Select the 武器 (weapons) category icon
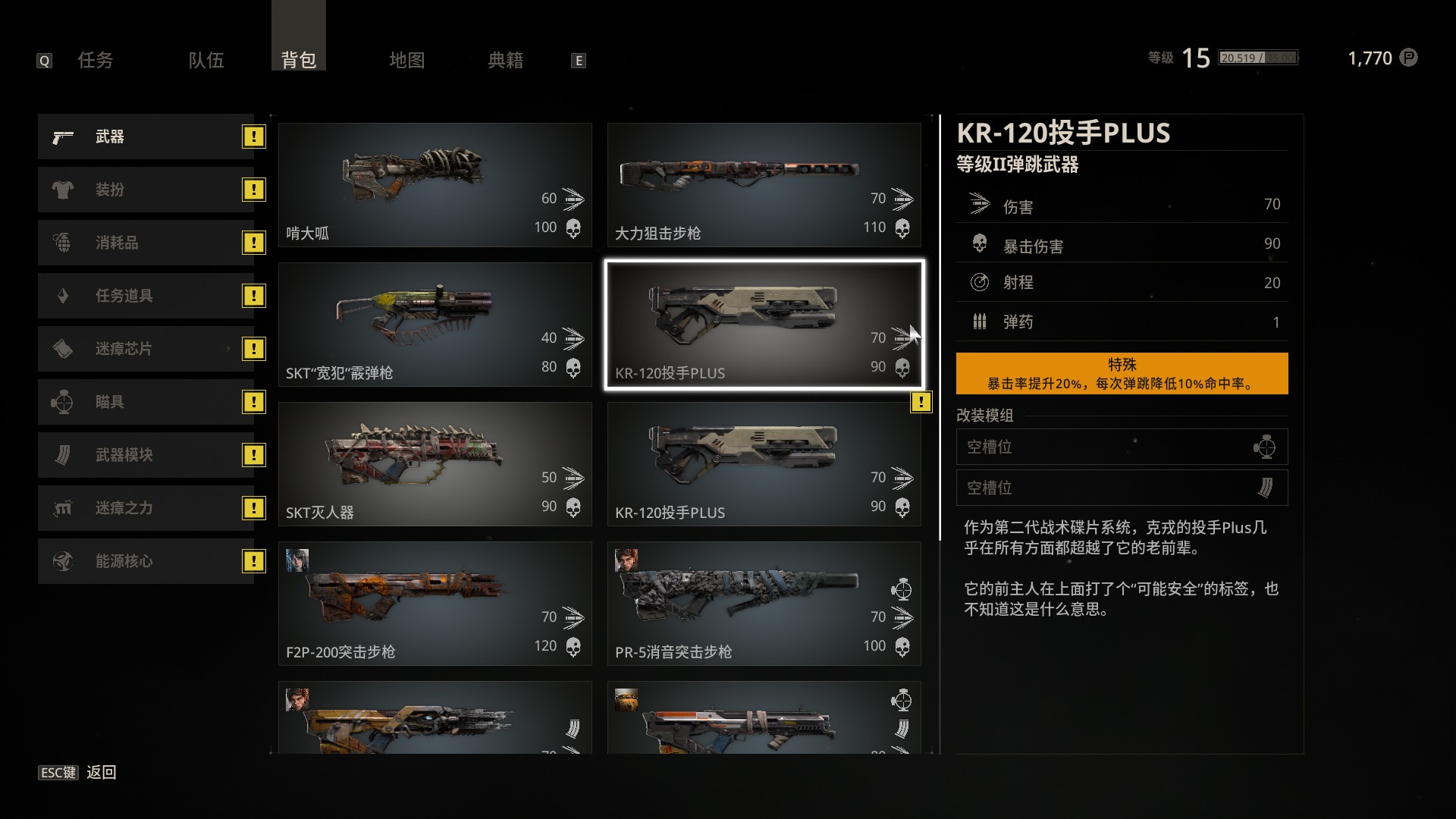Viewport: 1456px width, 819px height. click(x=62, y=137)
